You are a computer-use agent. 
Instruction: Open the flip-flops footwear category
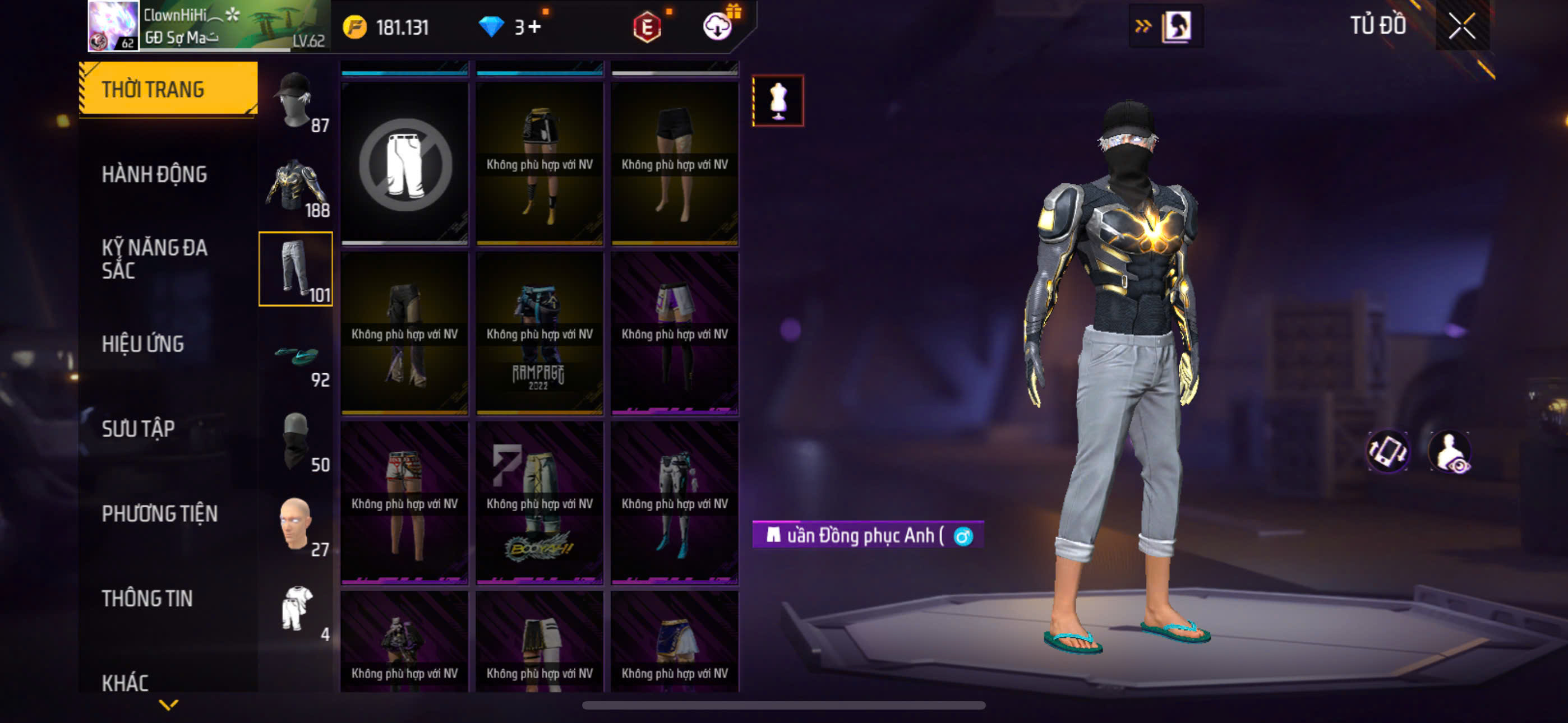tap(297, 356)
